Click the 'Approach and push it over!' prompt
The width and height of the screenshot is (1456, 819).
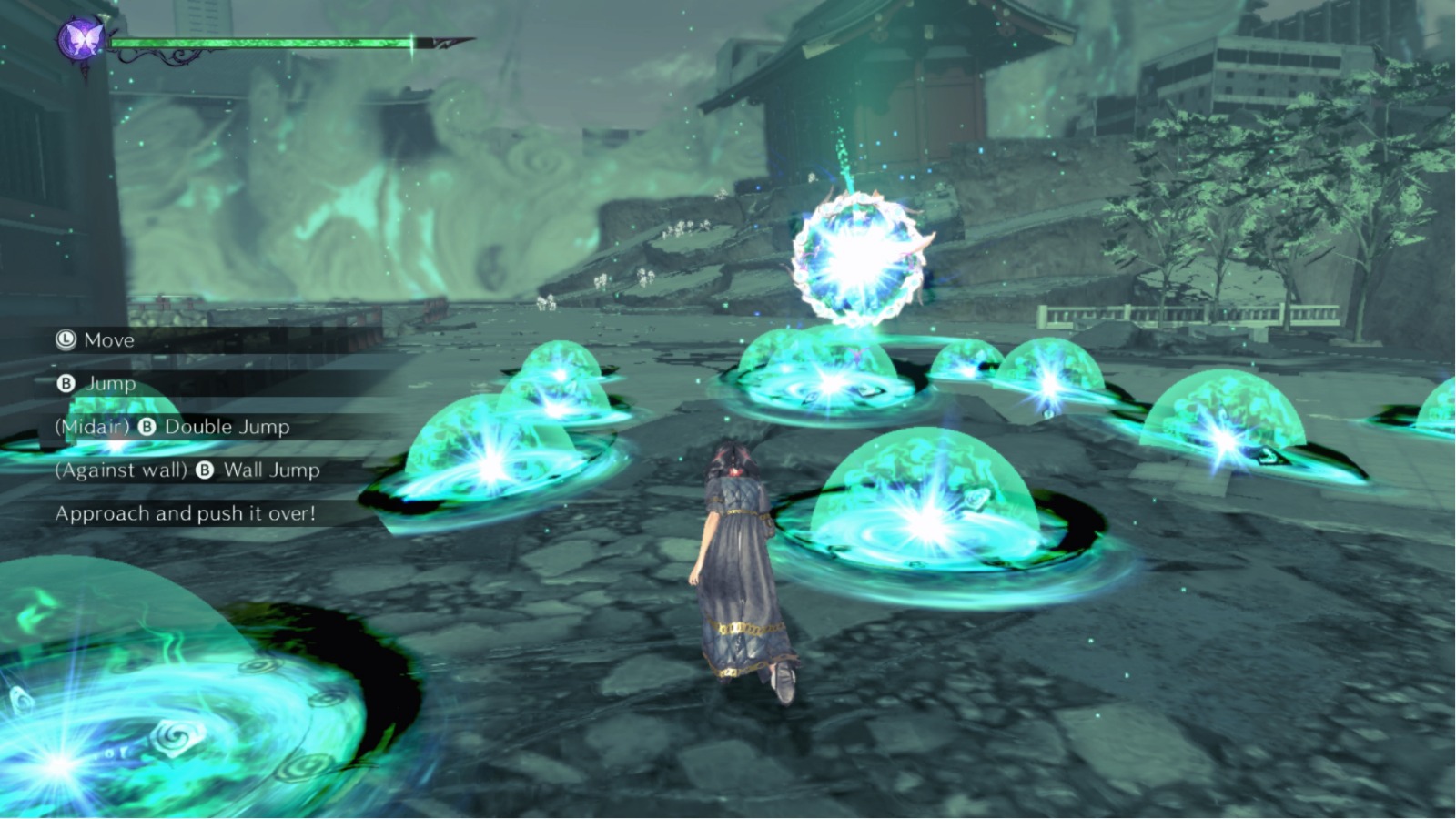[185, 512]
